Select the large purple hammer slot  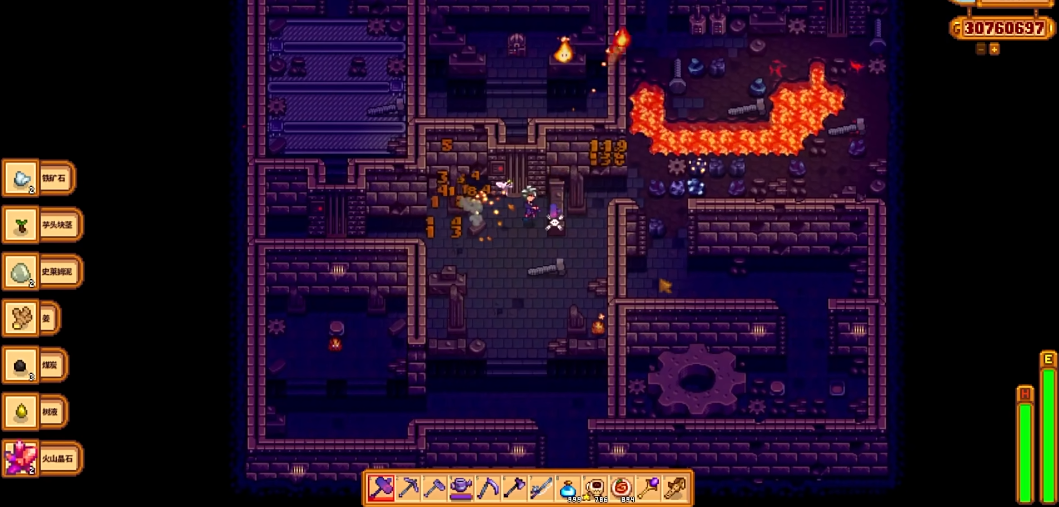click(381, 488)
